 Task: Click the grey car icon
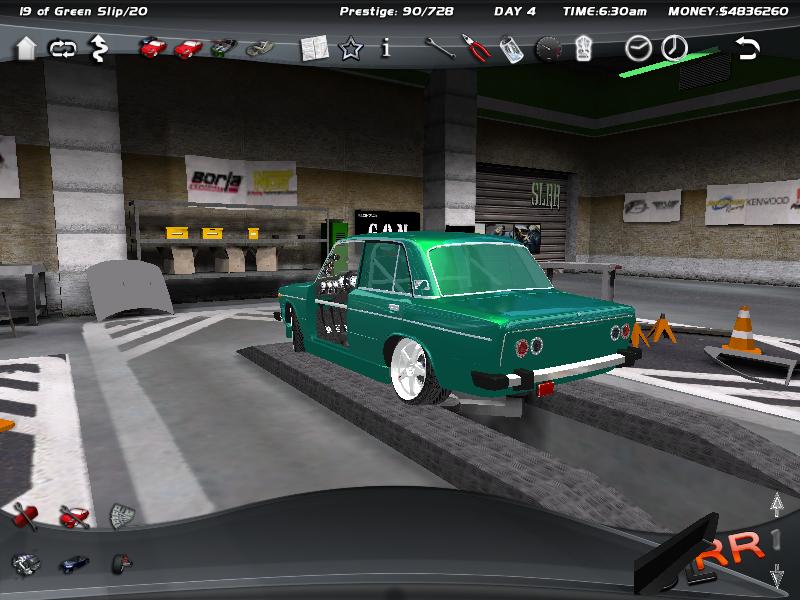[260, 47]
